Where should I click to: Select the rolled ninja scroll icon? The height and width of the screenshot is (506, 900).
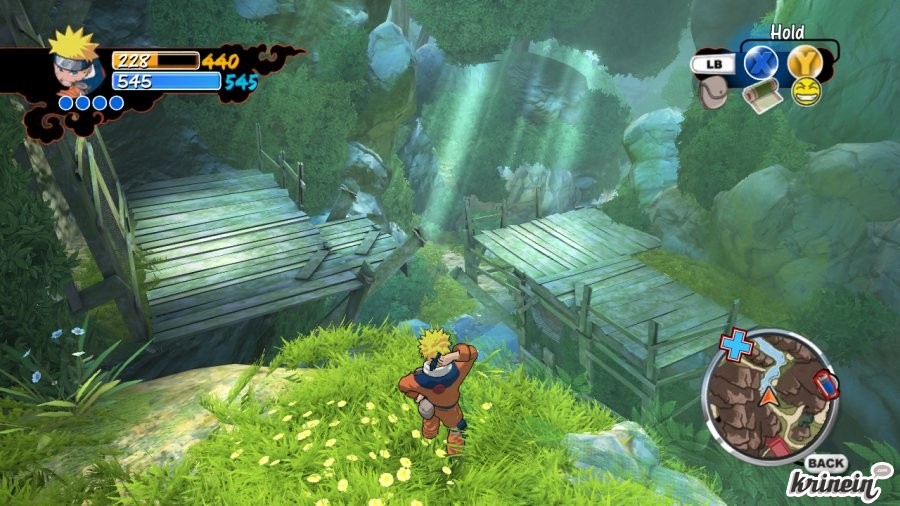(x=759, y=94)
